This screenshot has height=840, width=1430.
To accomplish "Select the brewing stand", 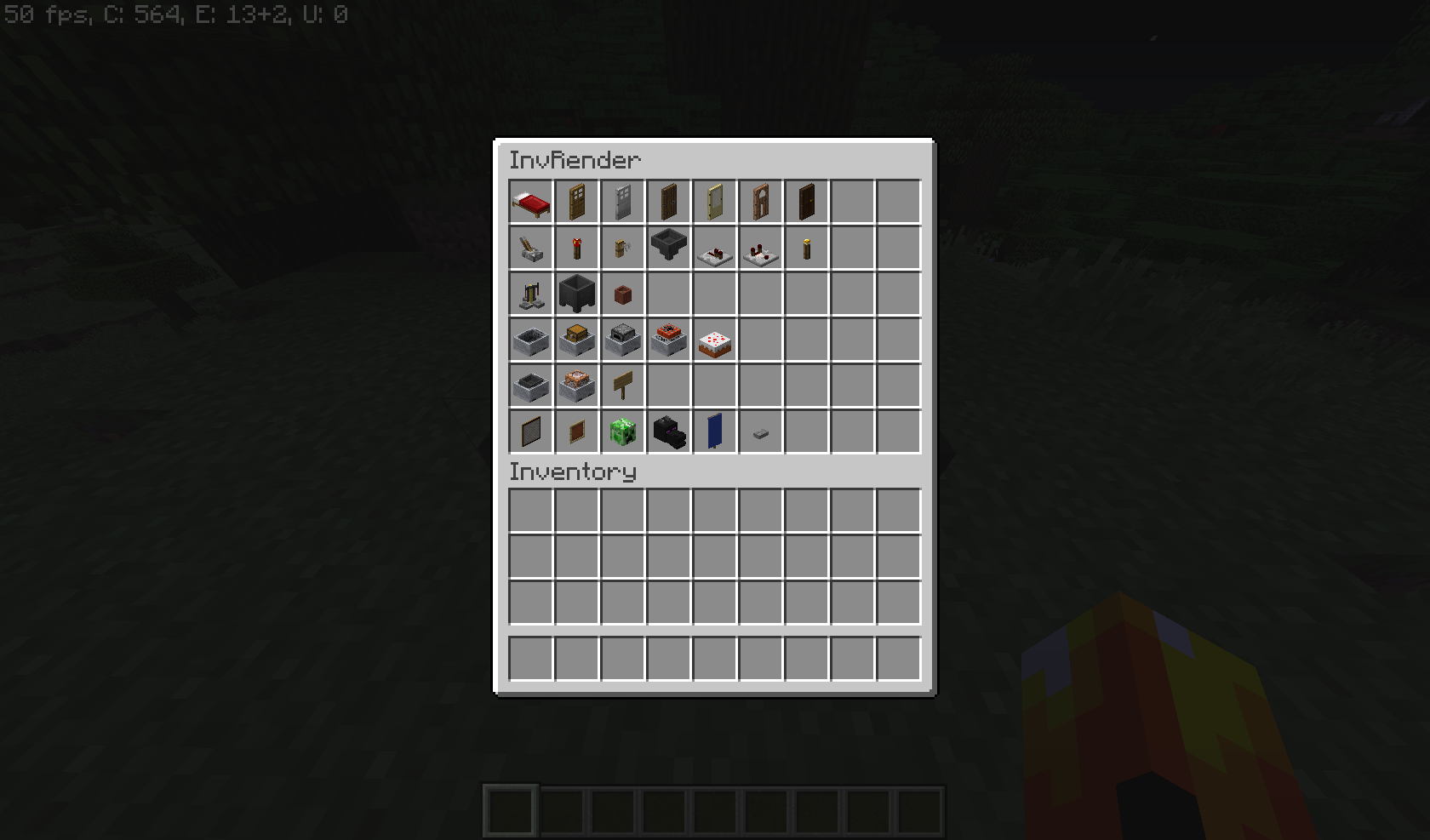I will (x=530, y=294).
